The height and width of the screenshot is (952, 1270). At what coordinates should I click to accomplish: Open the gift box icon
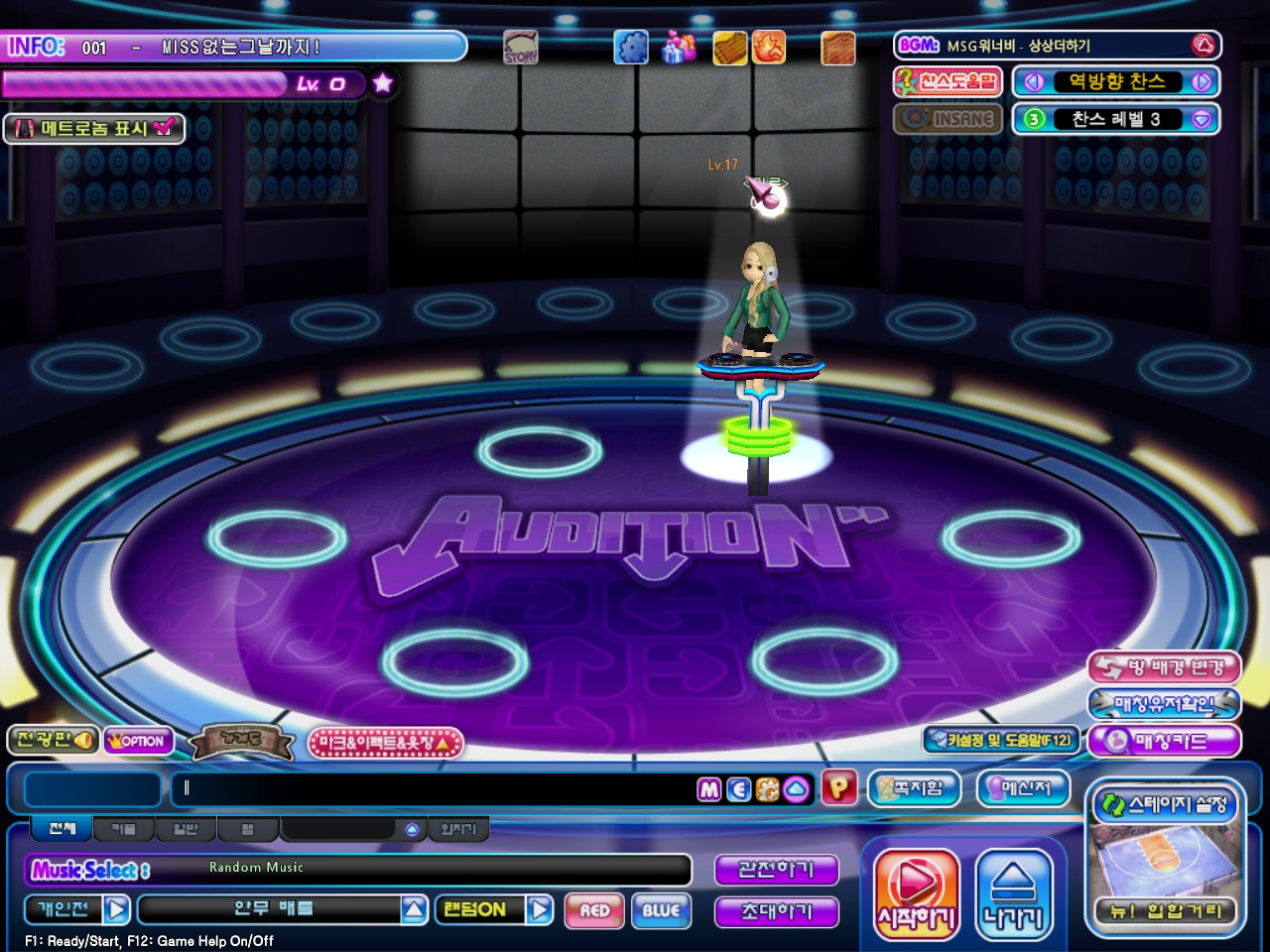[679, 47]
